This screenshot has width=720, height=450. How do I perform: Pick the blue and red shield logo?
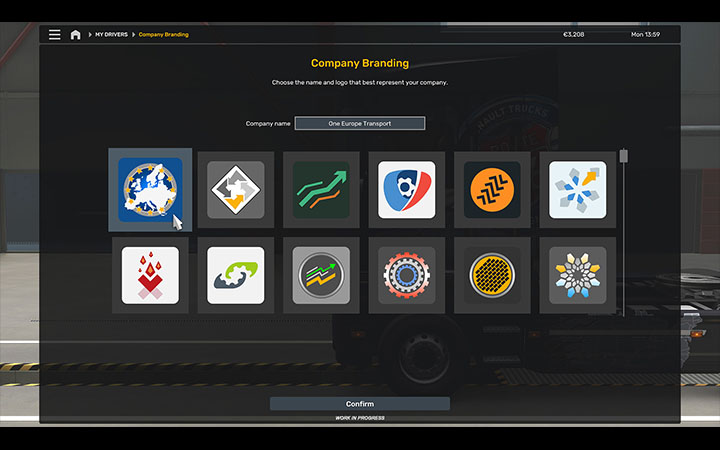click(406, 189)
